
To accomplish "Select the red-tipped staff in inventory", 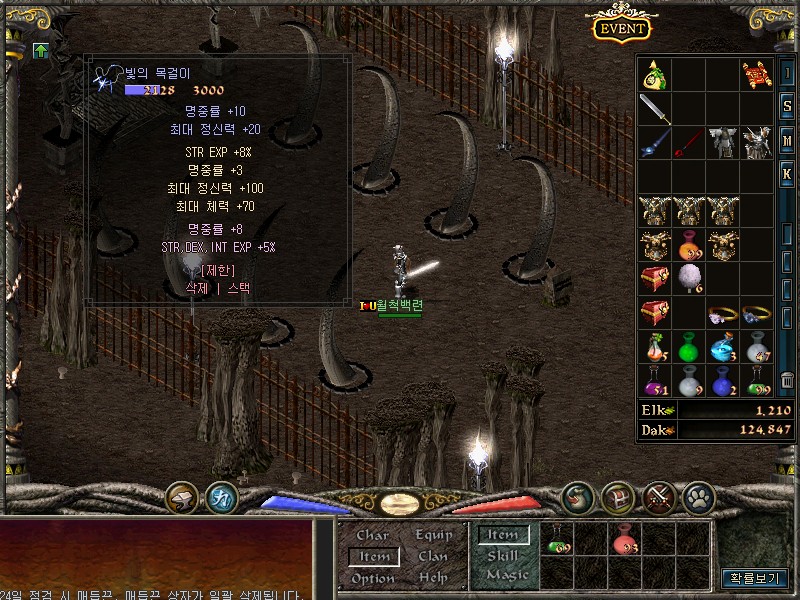I will pos(689,142).
